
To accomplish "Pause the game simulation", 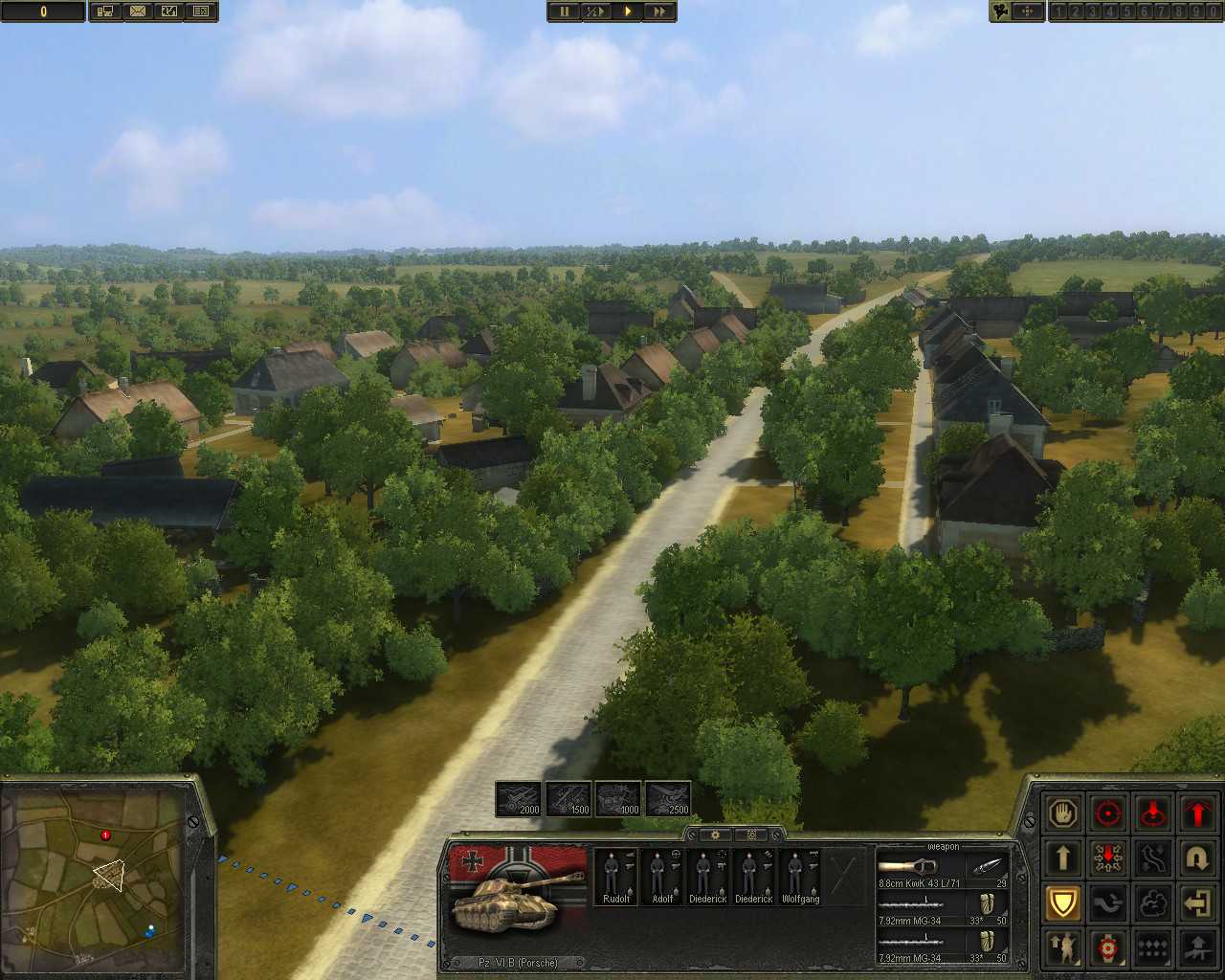I will 564,11.
